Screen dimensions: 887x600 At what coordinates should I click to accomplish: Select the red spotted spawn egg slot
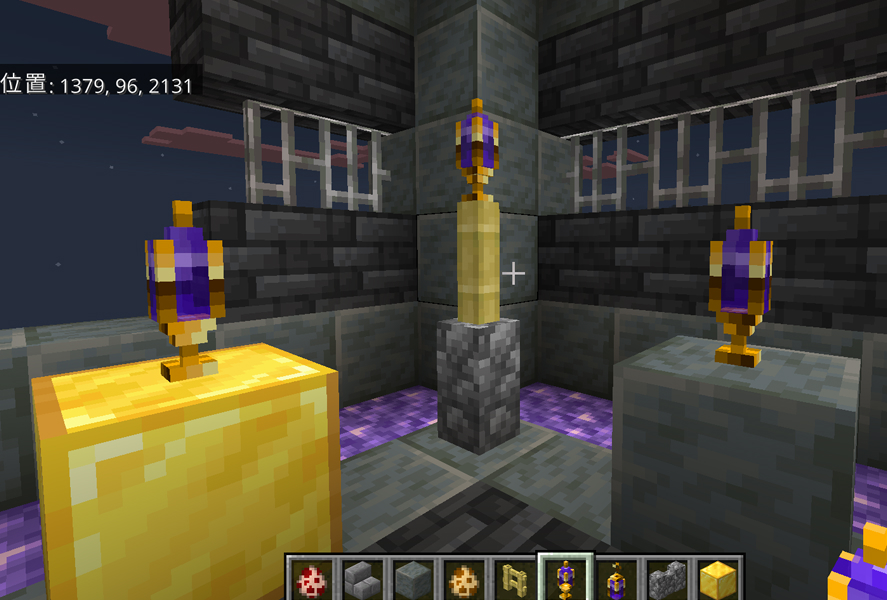(x=311, y=579)
